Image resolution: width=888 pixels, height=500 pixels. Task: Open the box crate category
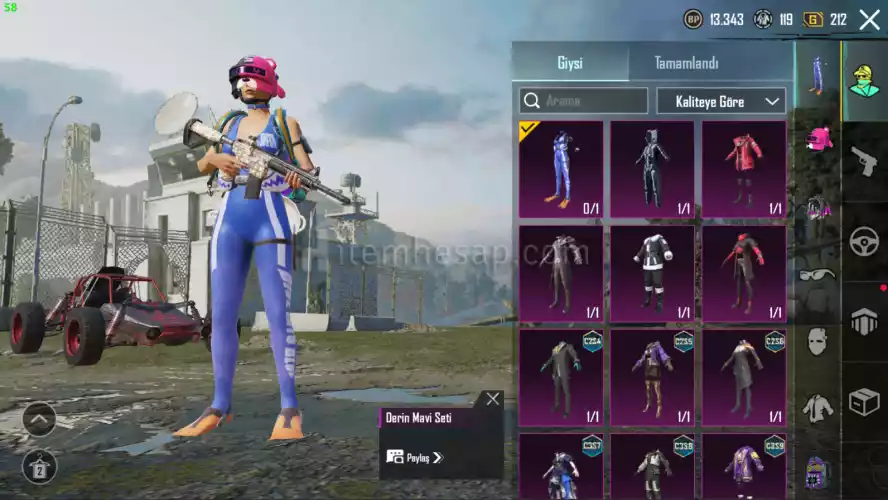[x=864, y=403]
